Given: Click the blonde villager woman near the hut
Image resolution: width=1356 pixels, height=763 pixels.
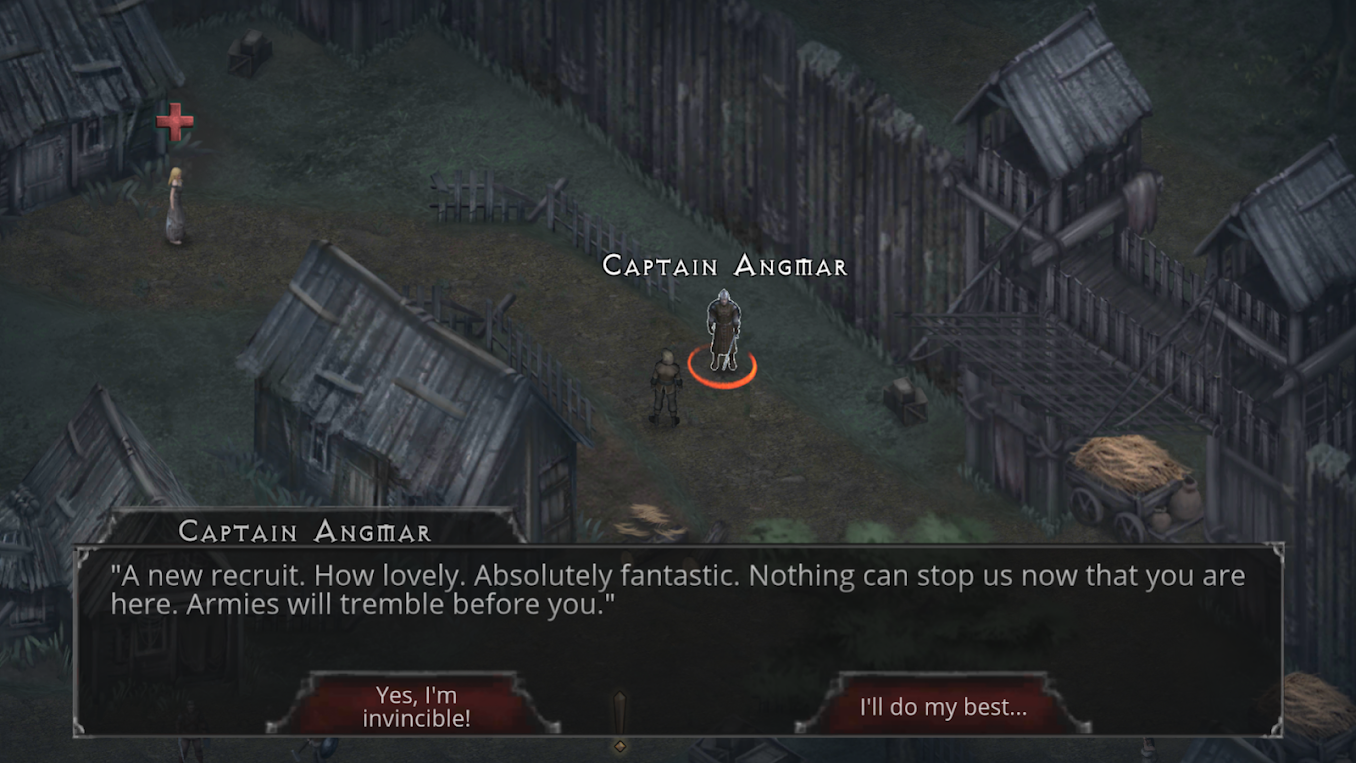Looking at the screenshot, I should coord(176,205).
